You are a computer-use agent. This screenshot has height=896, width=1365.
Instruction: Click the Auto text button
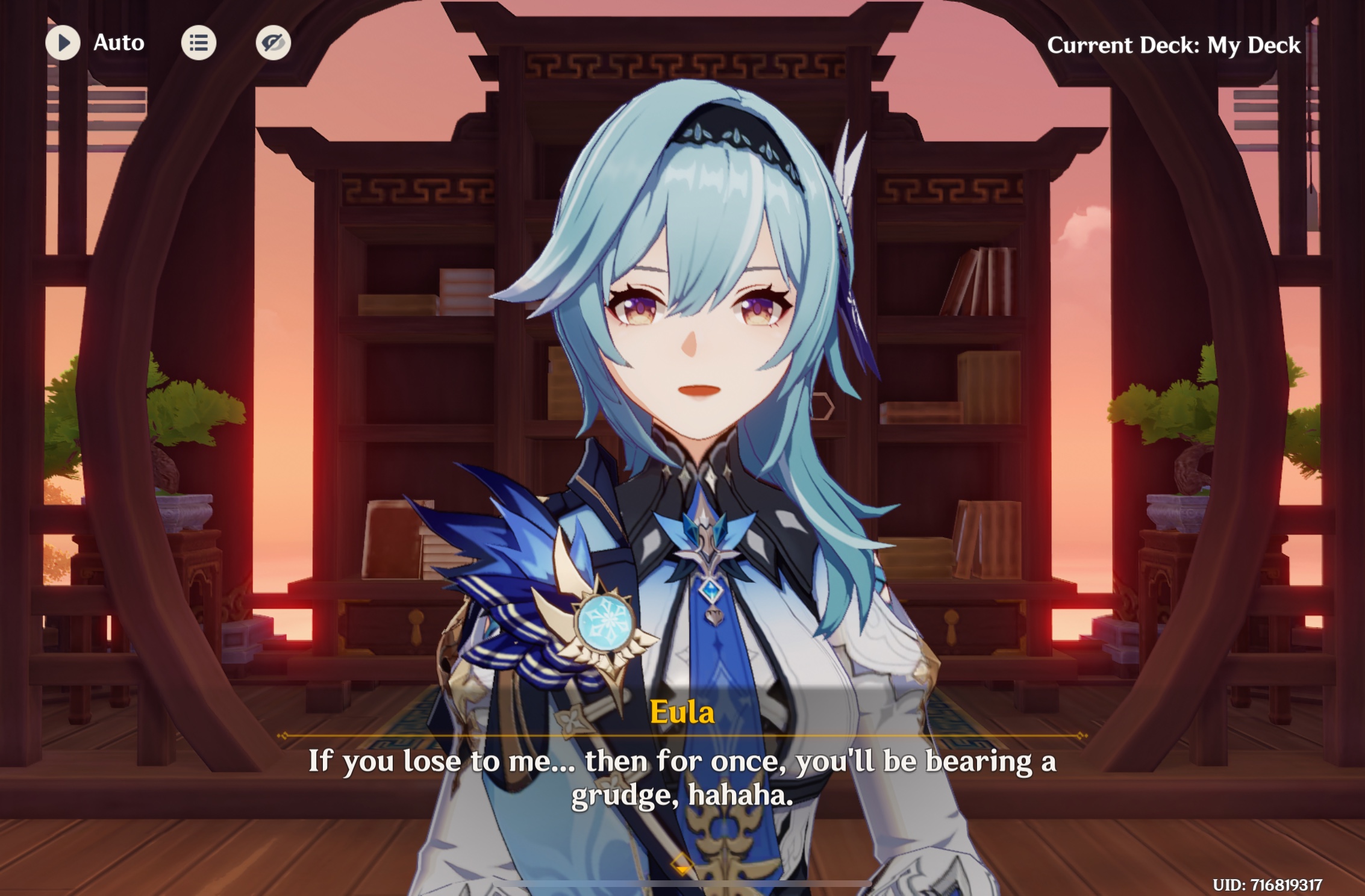coord(118,43)
